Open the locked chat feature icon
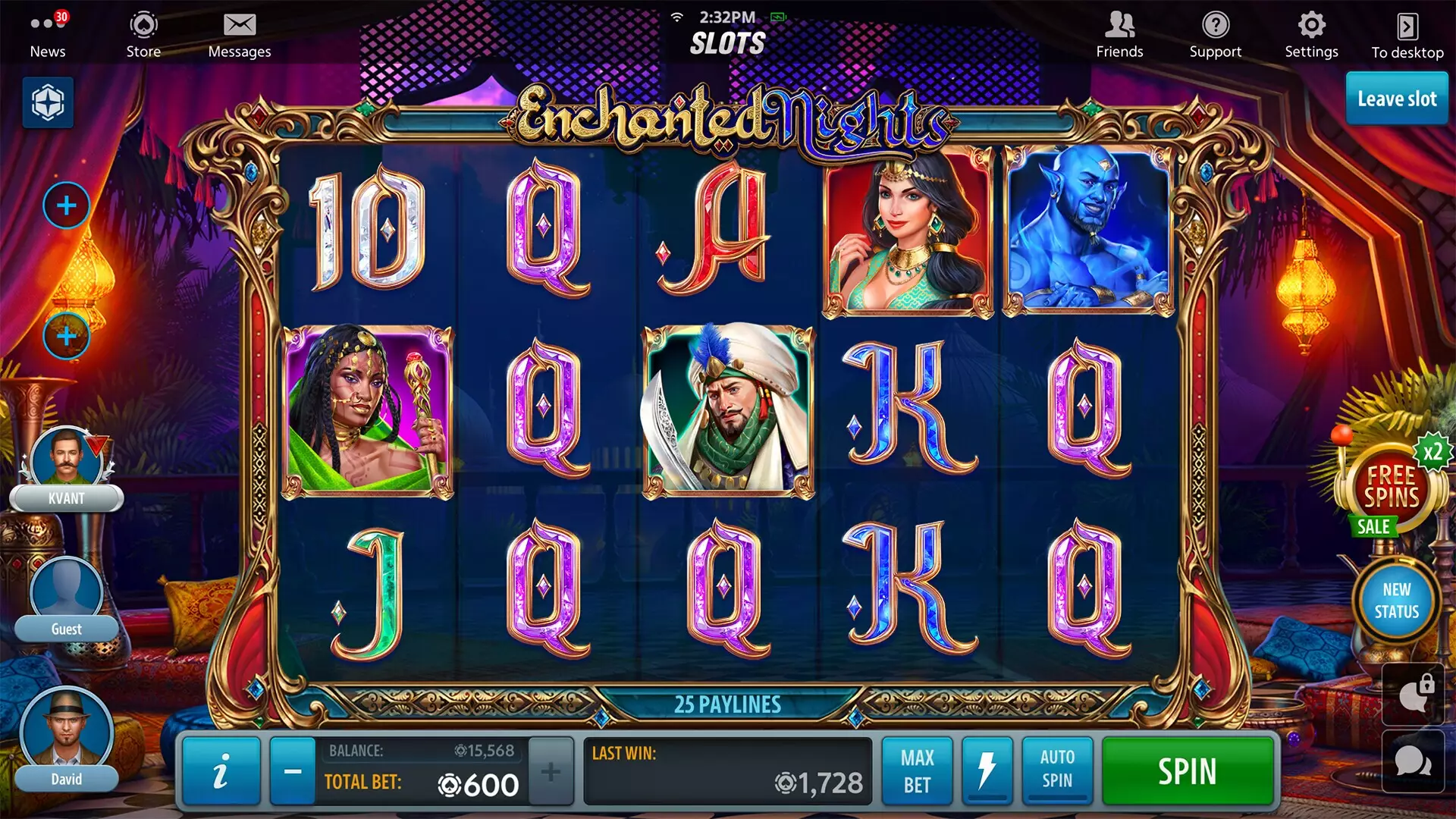Screen dimensions: 1456x819 (1410, 694)
